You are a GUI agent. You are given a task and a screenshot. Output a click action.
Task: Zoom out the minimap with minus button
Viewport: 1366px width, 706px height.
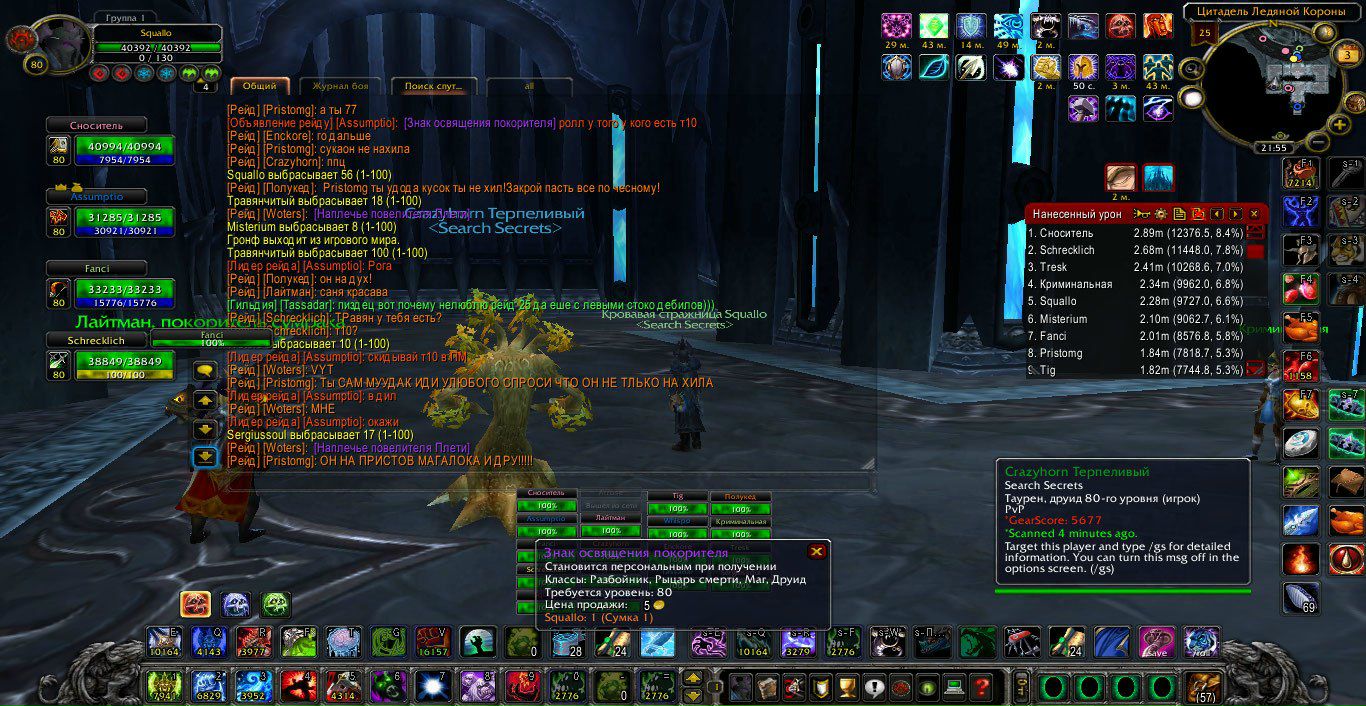(x=1318, y=142)
